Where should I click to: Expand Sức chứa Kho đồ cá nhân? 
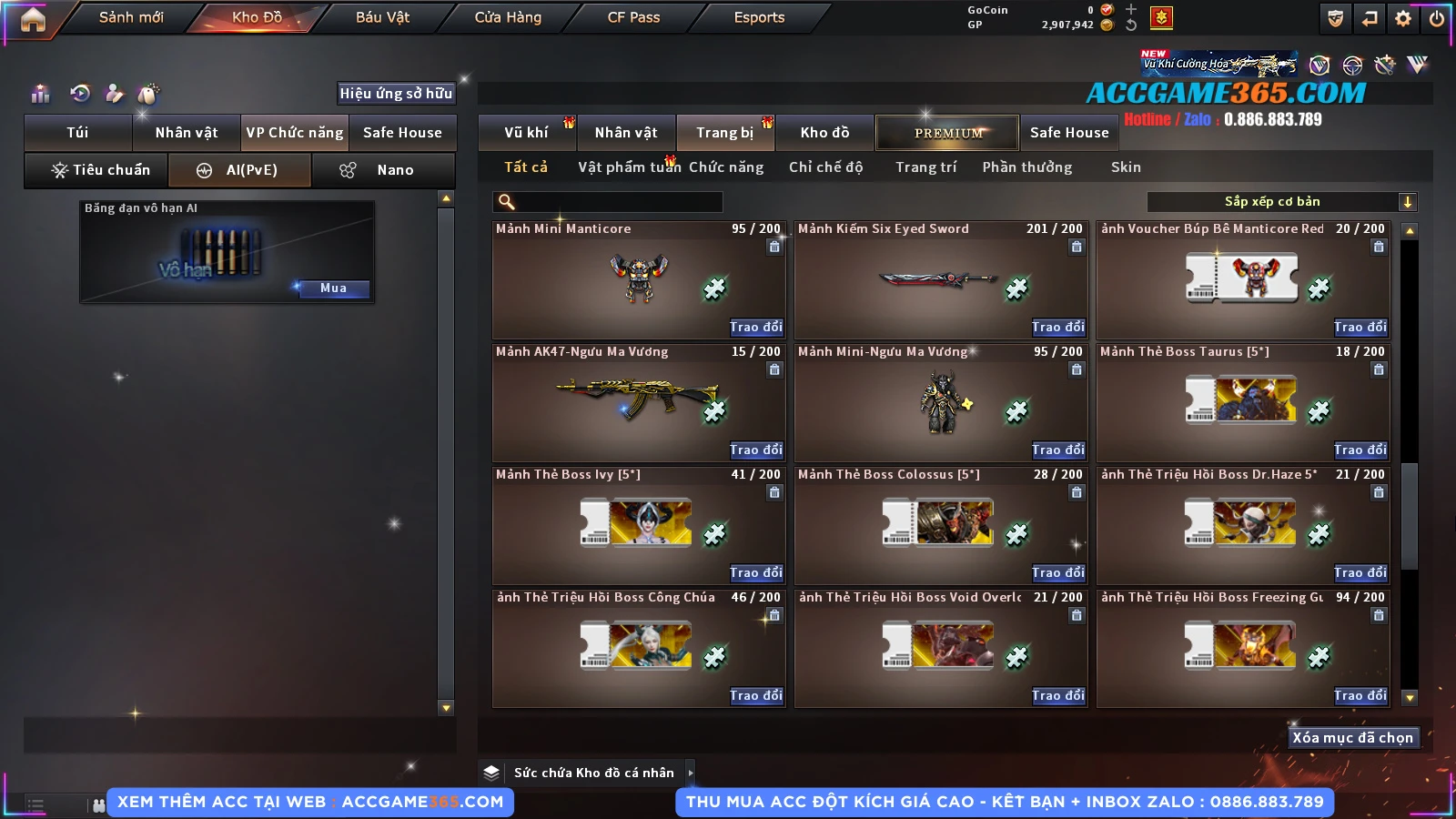691,773
